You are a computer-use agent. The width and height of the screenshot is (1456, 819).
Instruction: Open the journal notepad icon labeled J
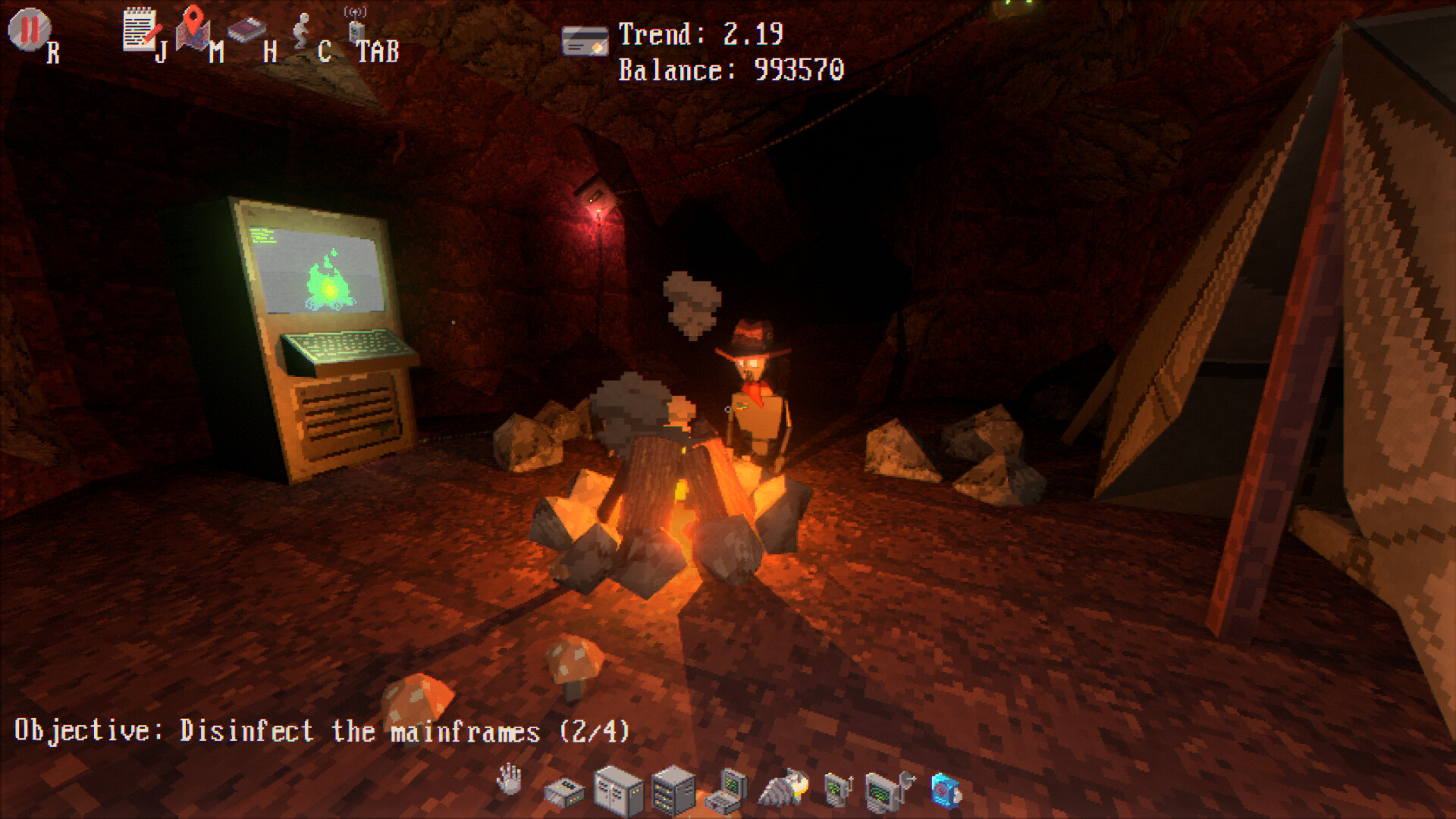point(141,32)
